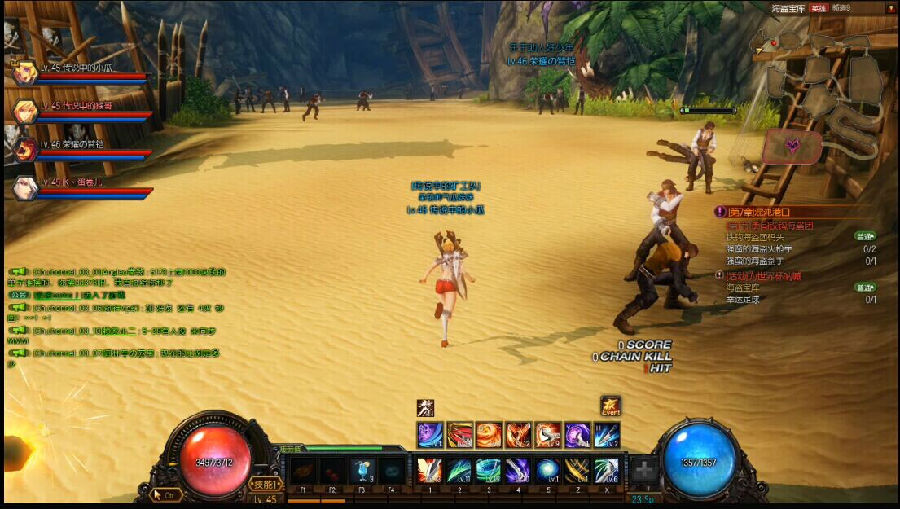900x509 pixels.
Task: Click the running figure icon above skill bar
Action: tap(425, 407)
